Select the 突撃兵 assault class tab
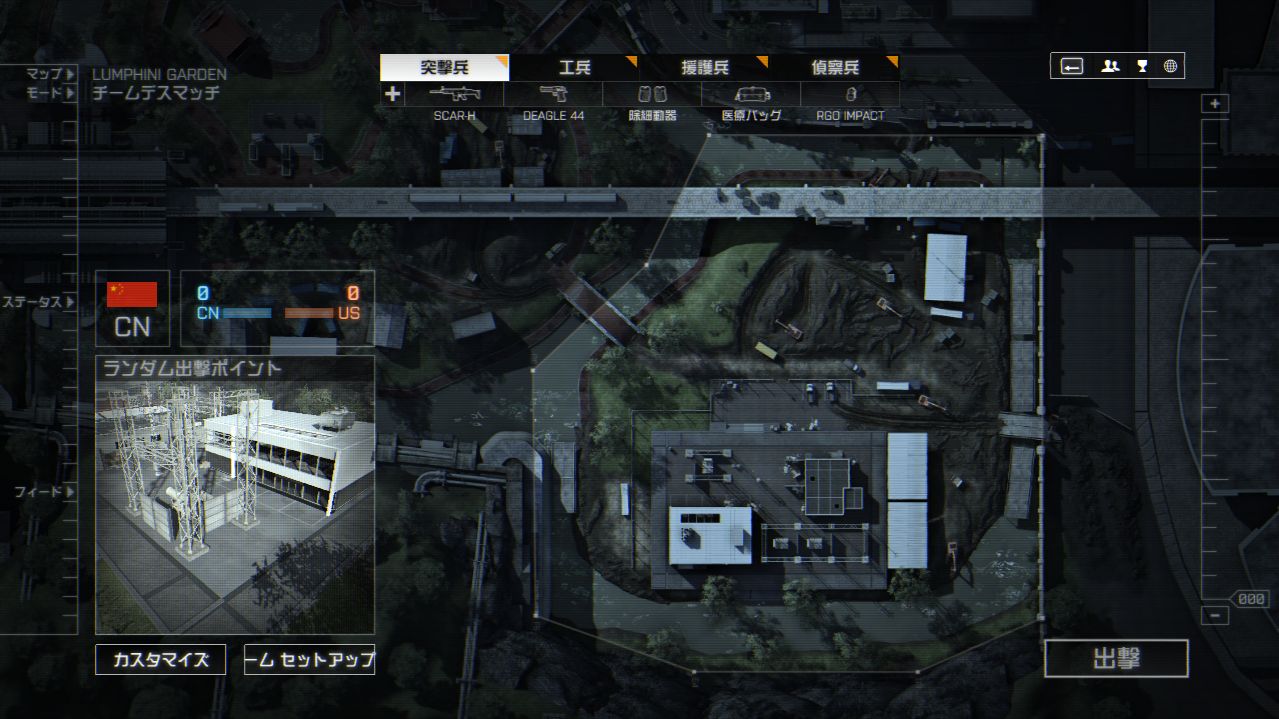This screenshot has height=719, width=1279. (444, 68)
